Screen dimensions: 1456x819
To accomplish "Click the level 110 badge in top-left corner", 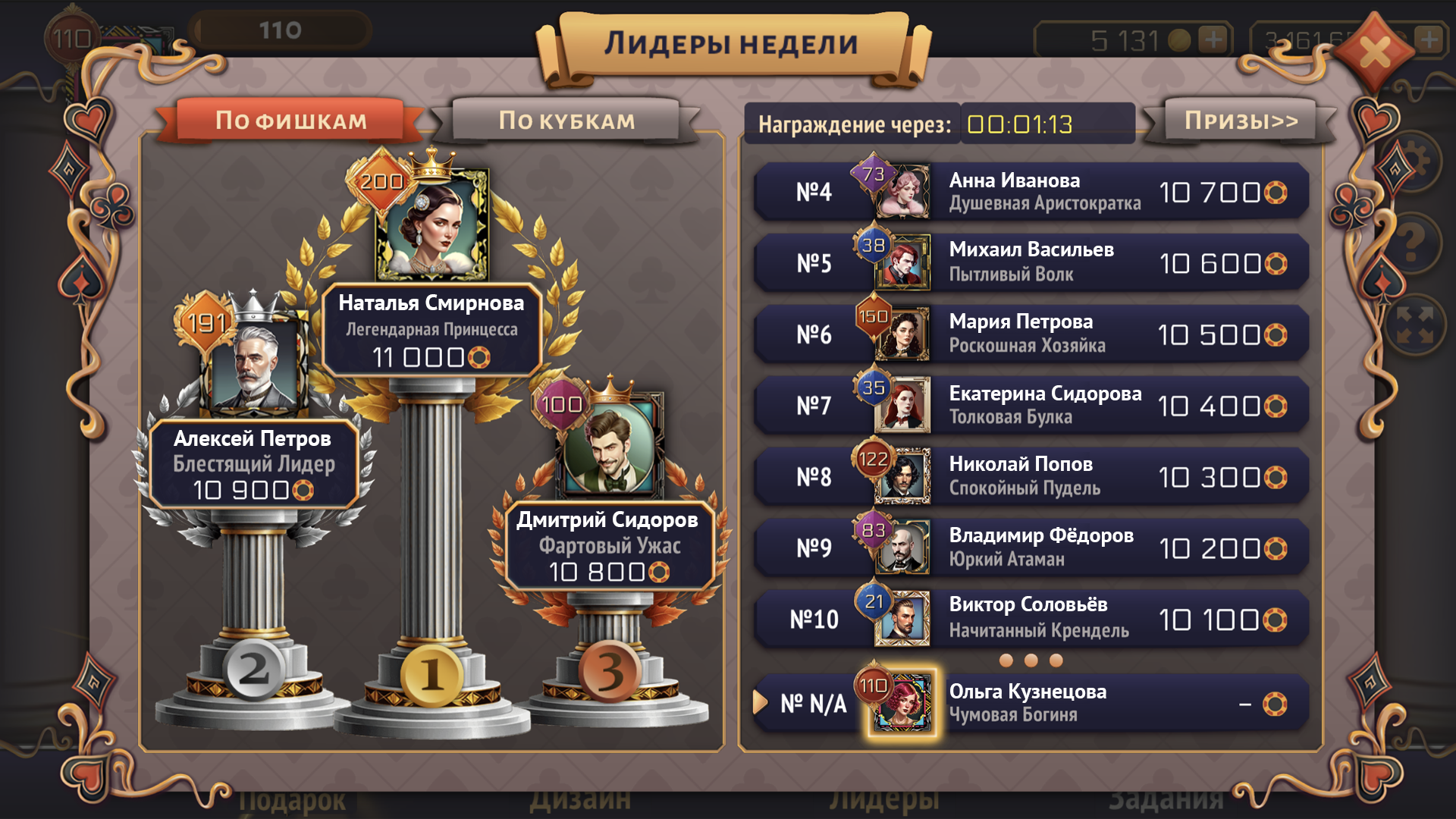I will (72, 36).
